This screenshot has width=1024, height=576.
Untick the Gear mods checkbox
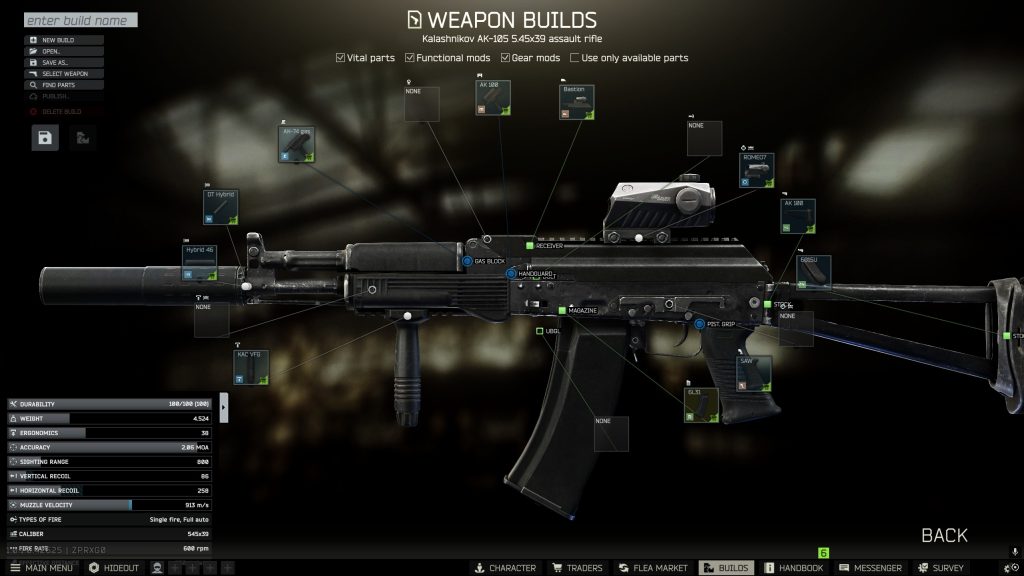coord(507,58)
